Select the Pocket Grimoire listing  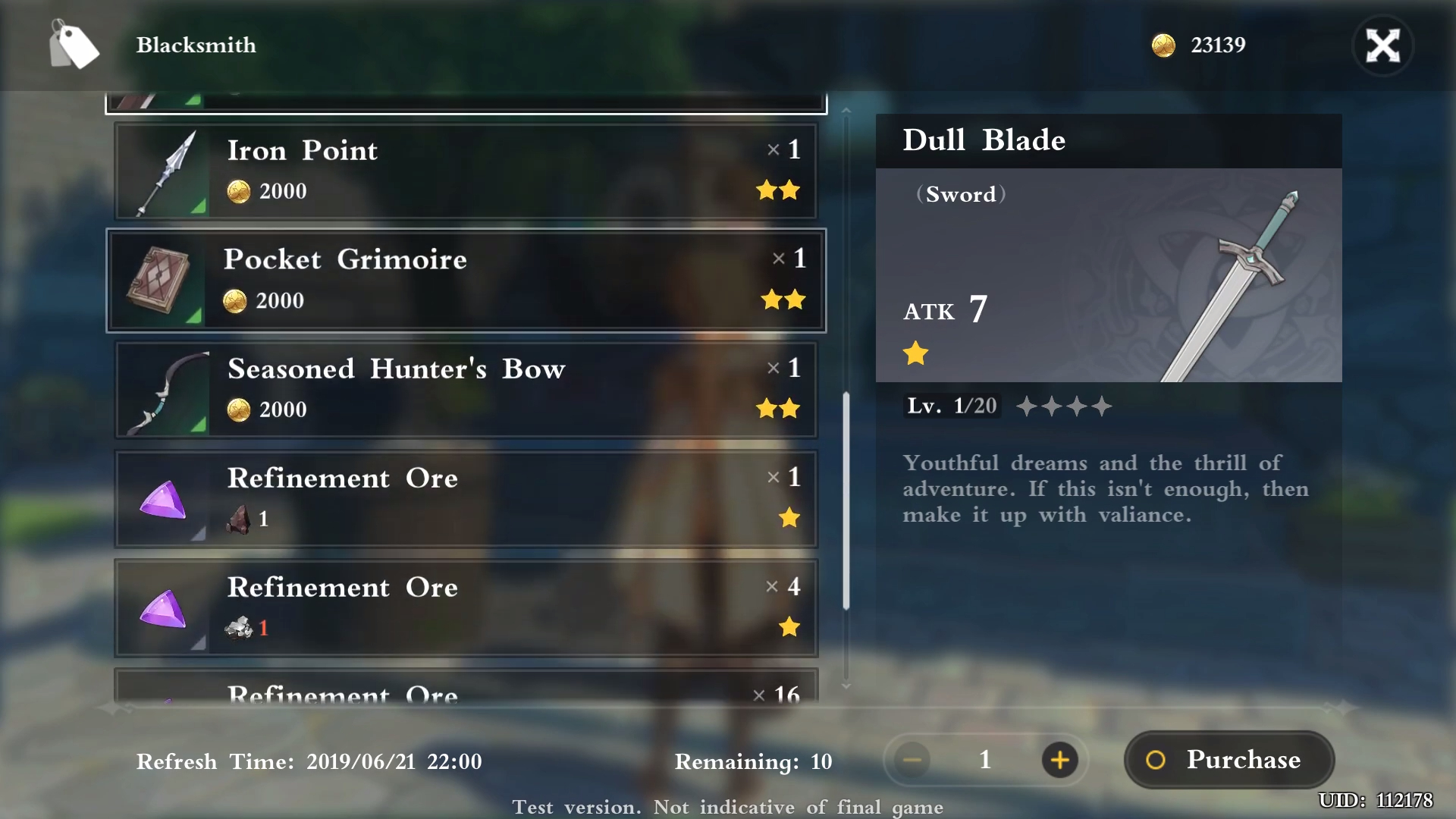(x=466, y=281)
